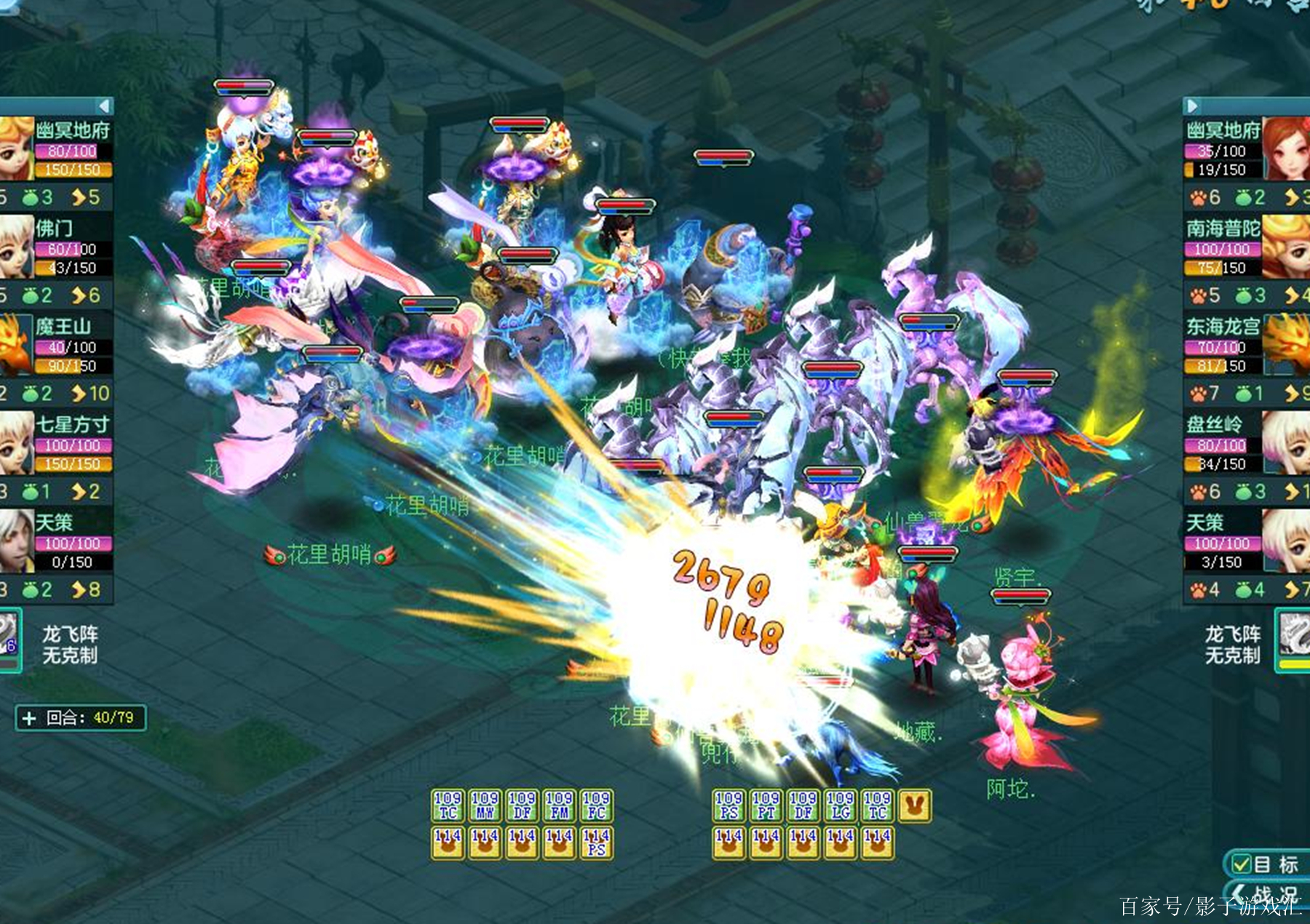The height and width of the screenshot is (924, 1310).
Task: Select the 114 PS pet icon
Action: [x=597, y=843]
